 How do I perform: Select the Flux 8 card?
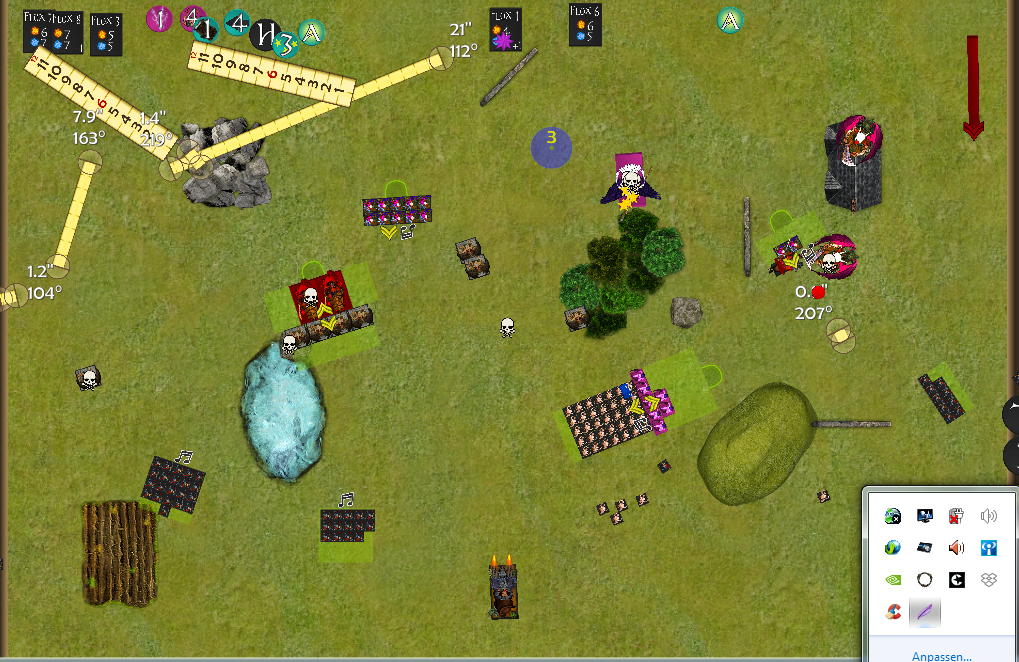[x=70, y=32]
